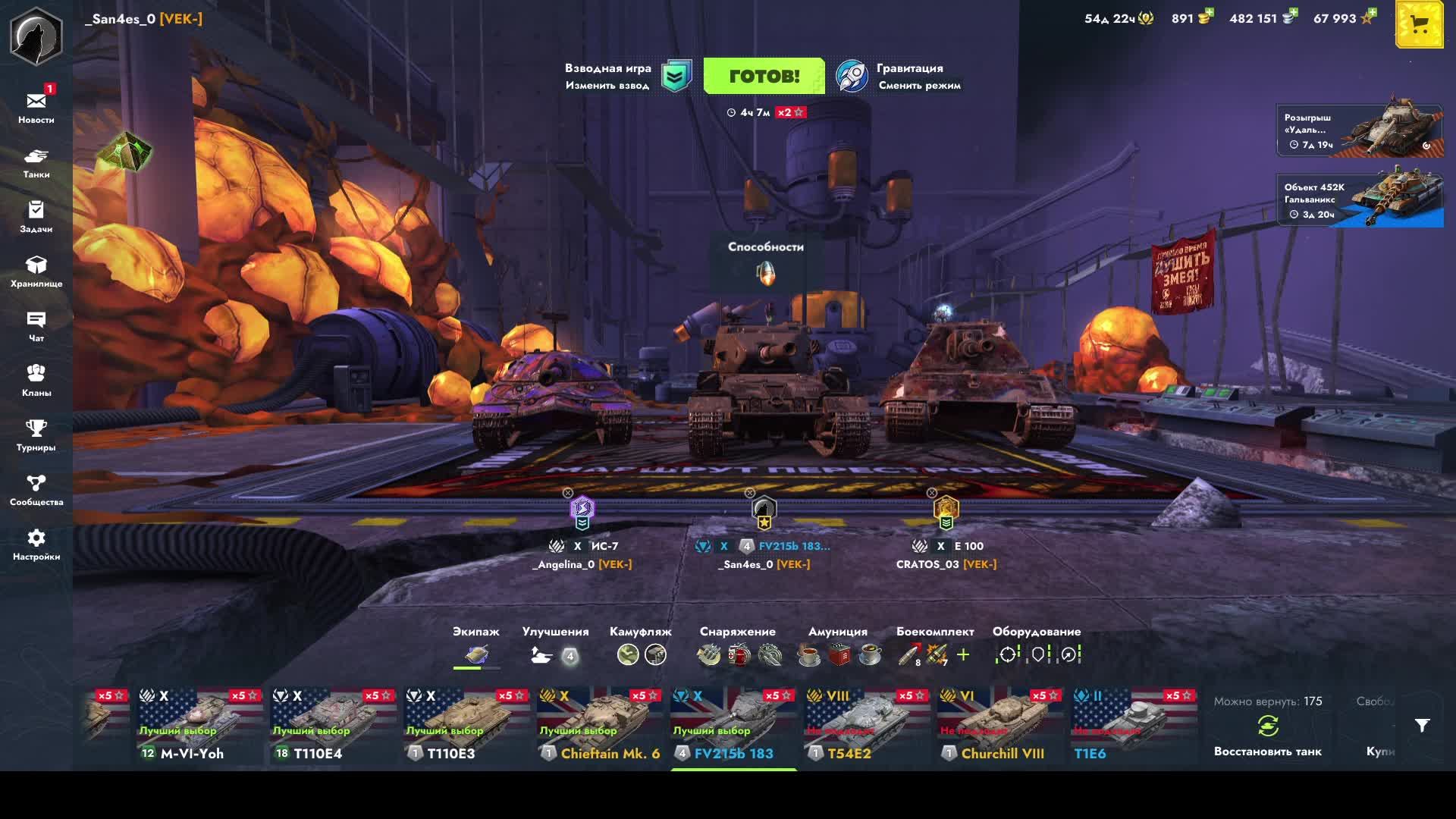Select the Chieftain Mk. 6 tank
The height and width of the screenshot is (819, 1456).
(x=599, y=726)
